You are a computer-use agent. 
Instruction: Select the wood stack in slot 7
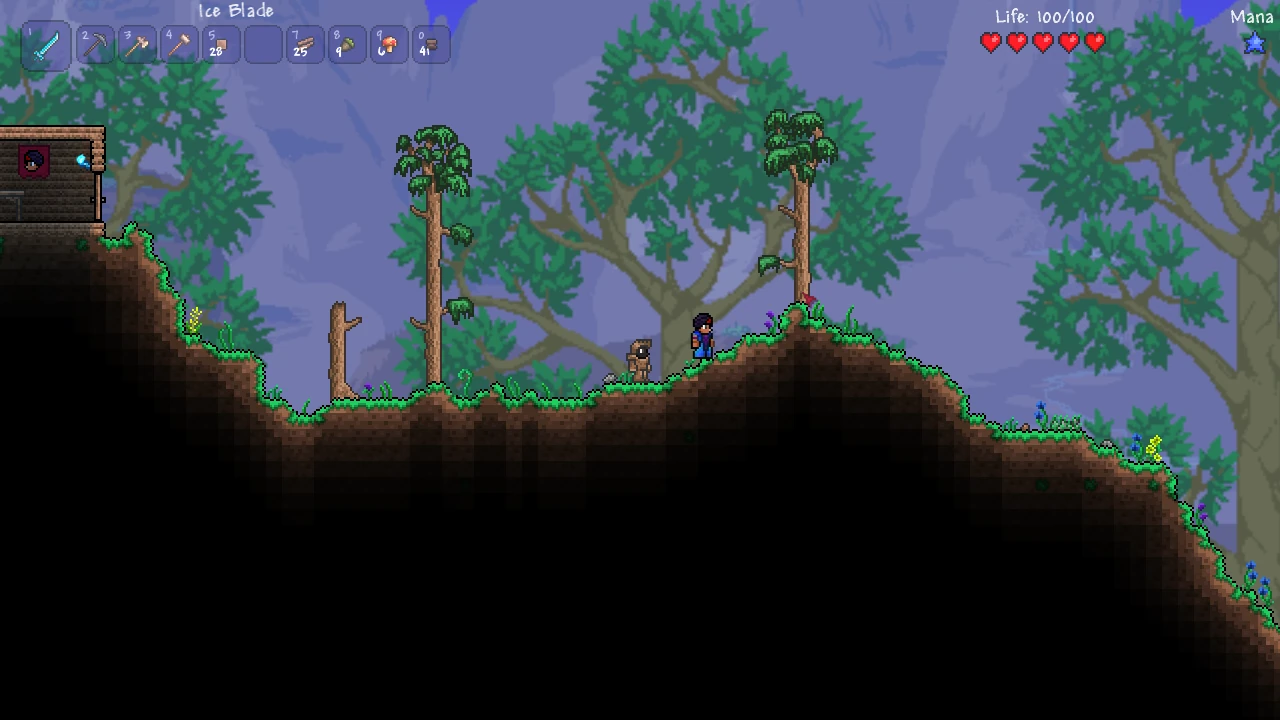(305, 43)
